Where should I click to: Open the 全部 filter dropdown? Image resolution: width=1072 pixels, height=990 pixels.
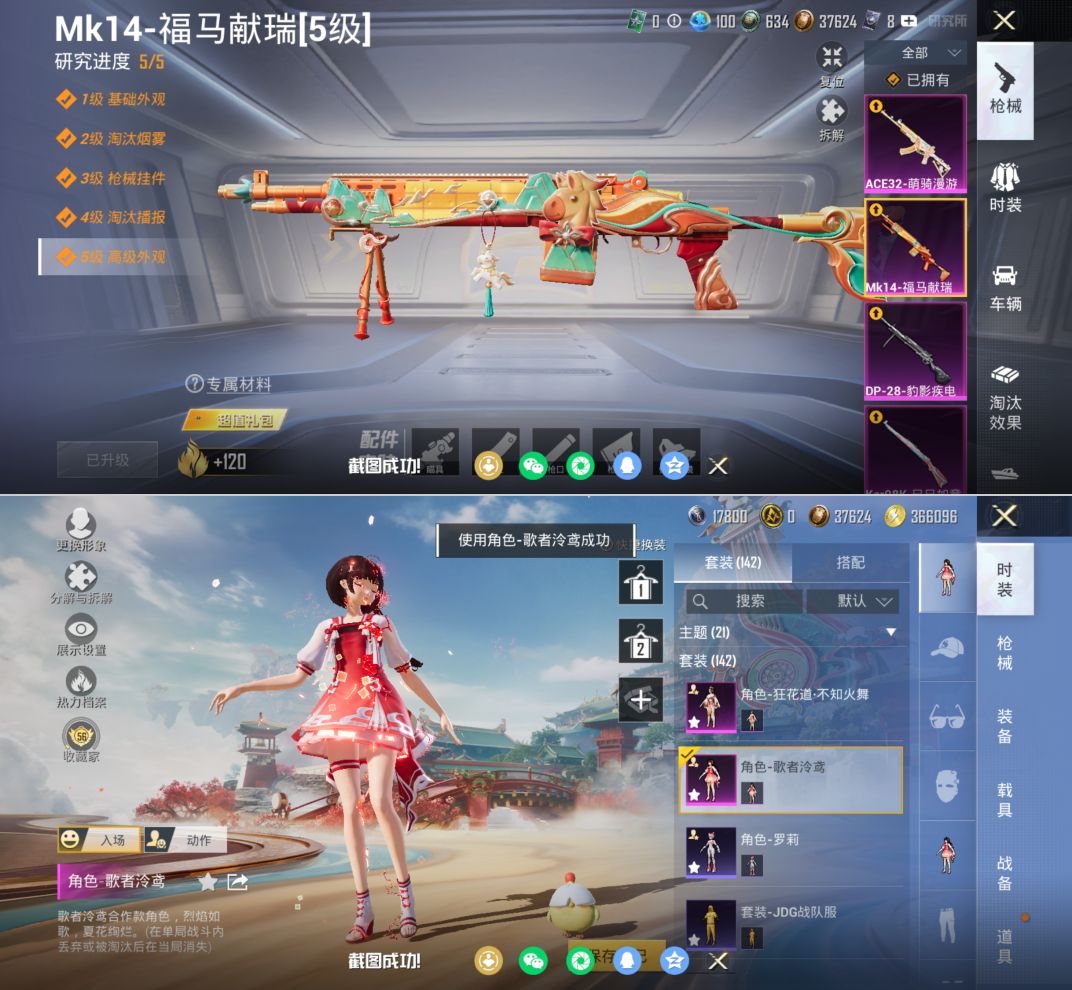[915, 52]
